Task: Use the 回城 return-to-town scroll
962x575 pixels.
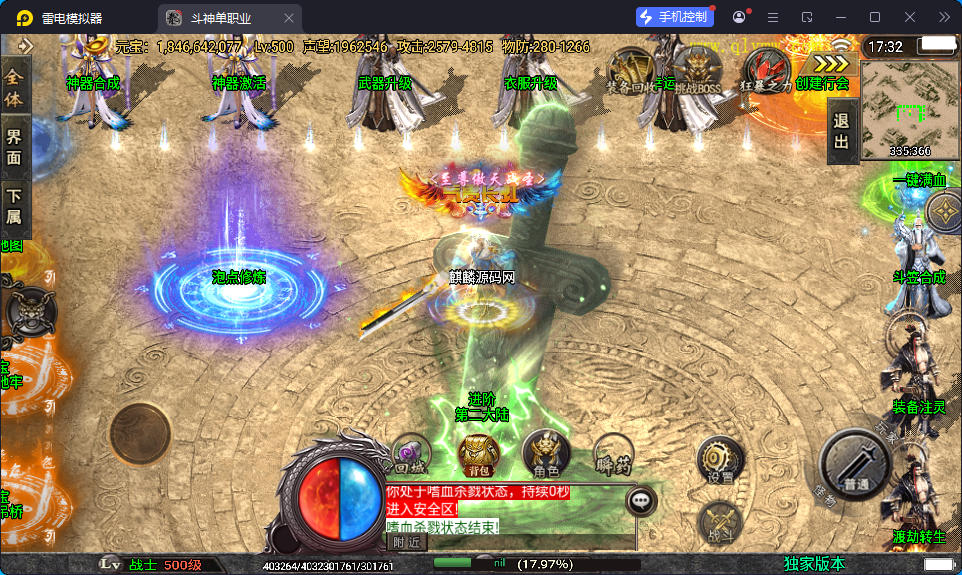Action: click(411, 452)
